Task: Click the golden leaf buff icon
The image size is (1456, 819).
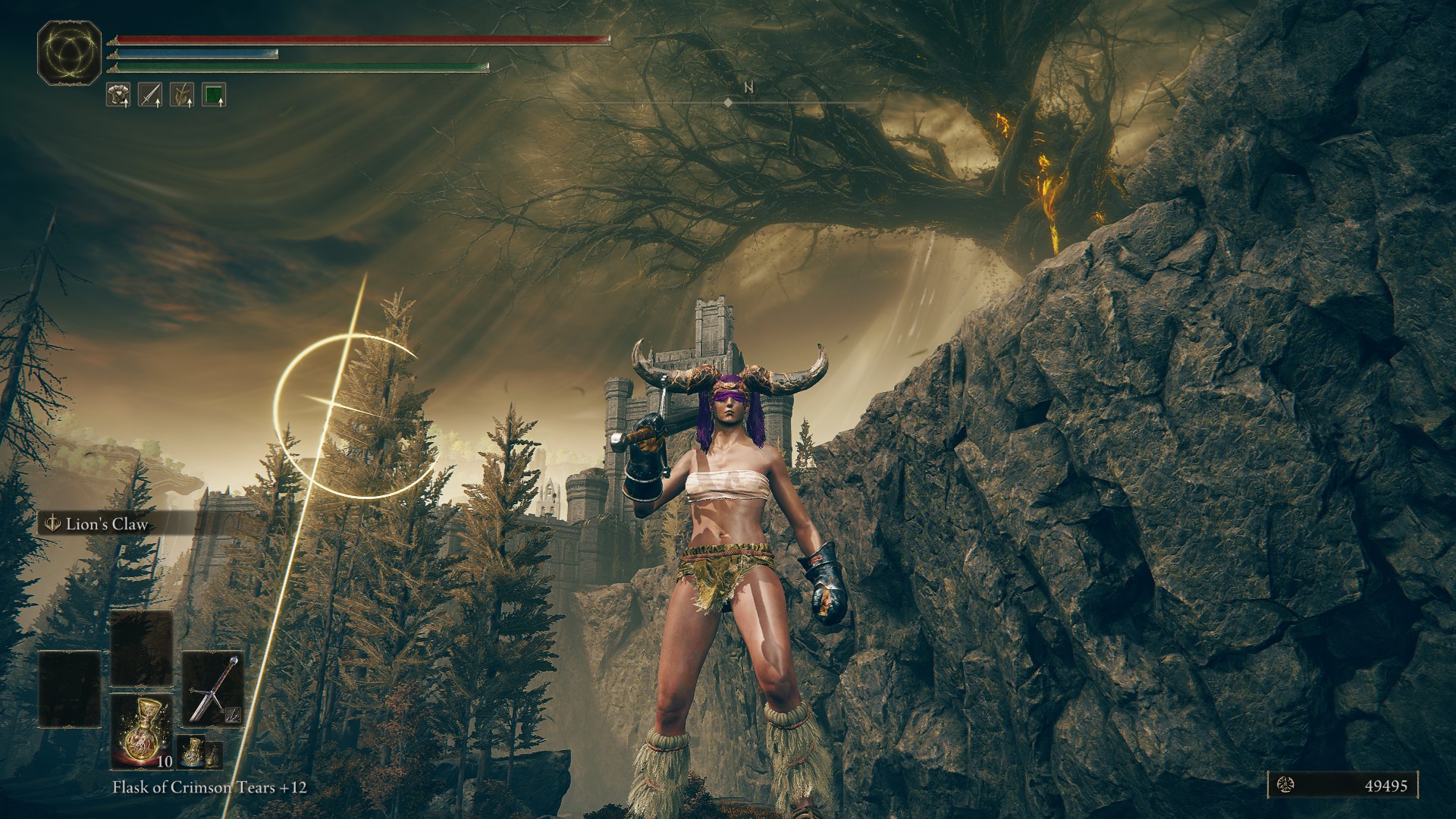Action: [182, 95]
